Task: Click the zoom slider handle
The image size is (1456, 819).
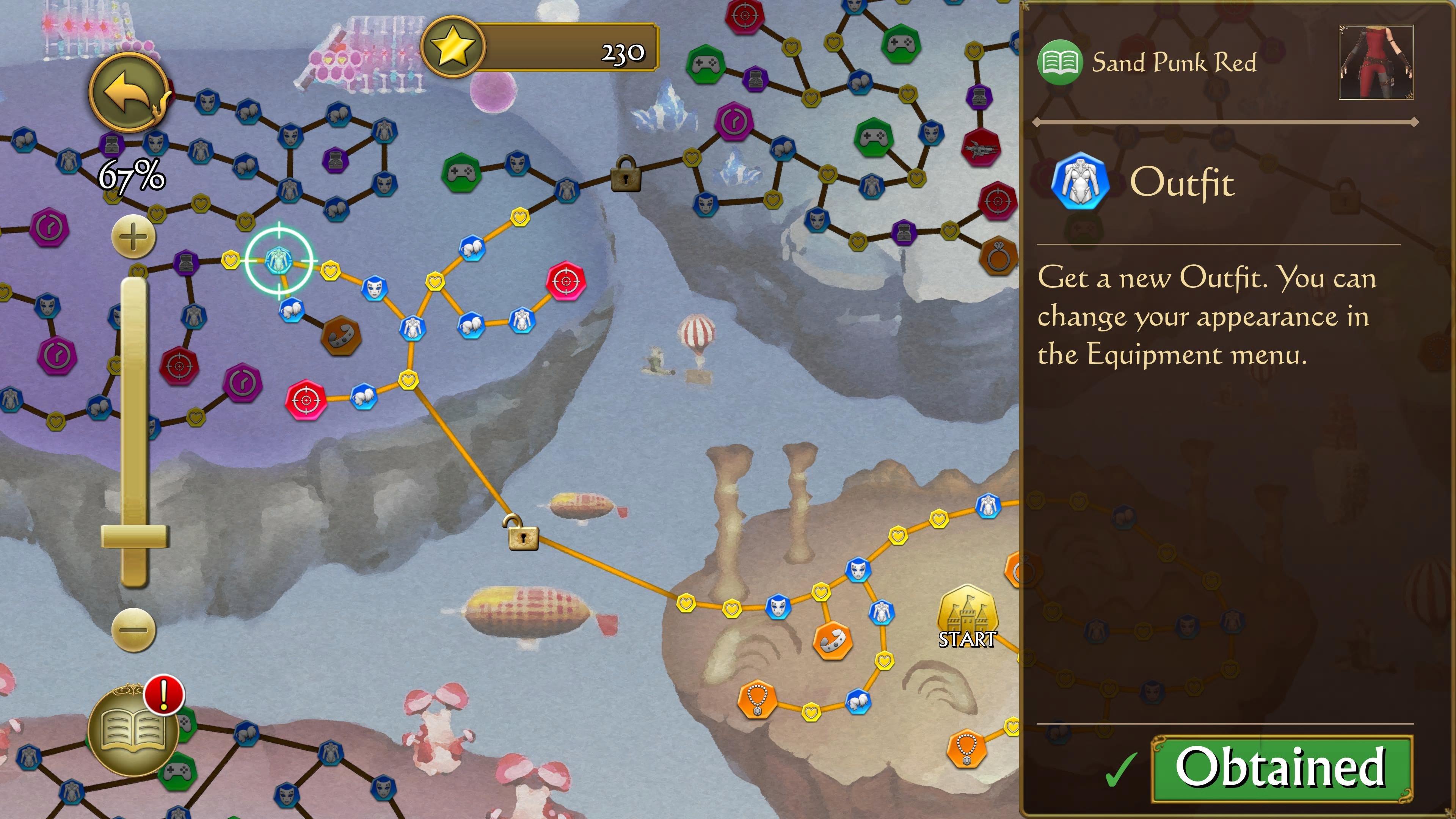Action: coord(135,536)
